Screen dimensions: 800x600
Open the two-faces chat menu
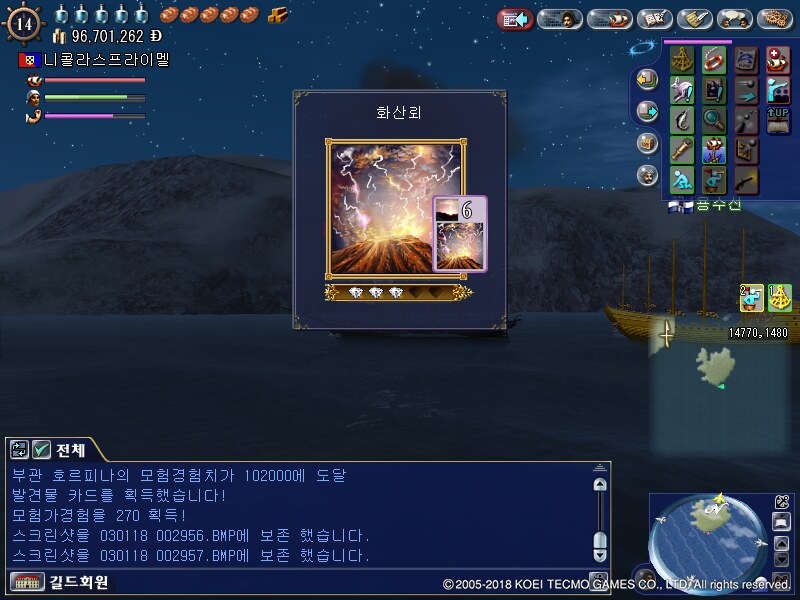[735, 19]
